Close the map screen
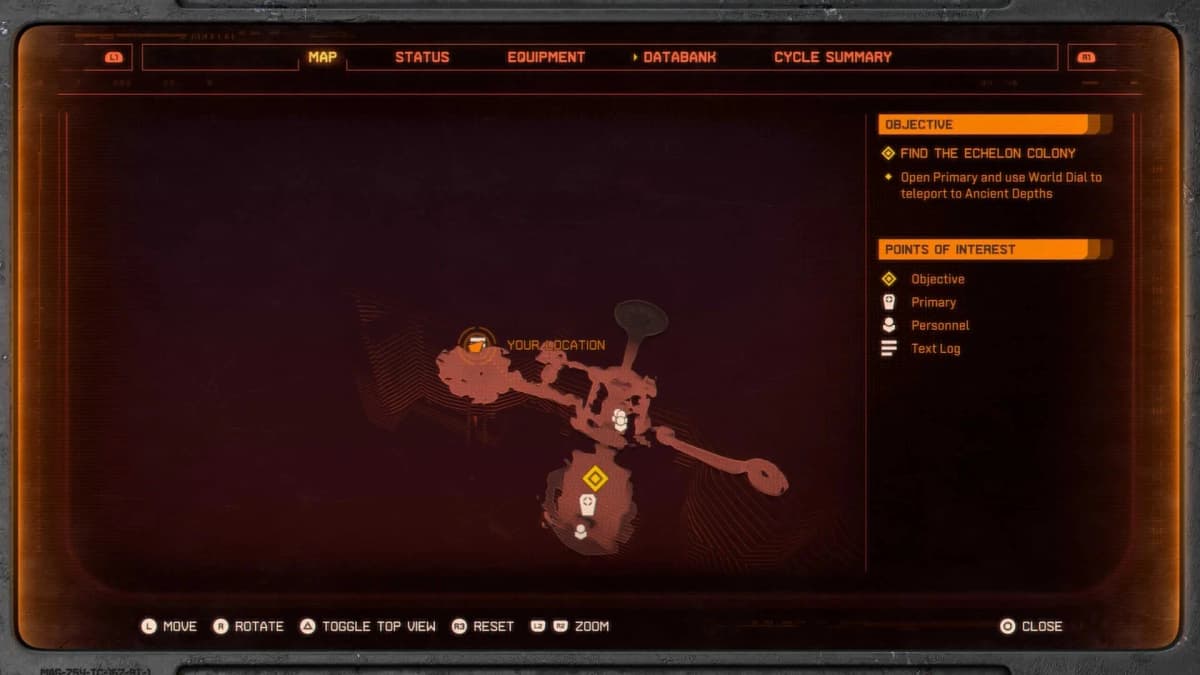The image size is (1200, 675). [1031, 626]
